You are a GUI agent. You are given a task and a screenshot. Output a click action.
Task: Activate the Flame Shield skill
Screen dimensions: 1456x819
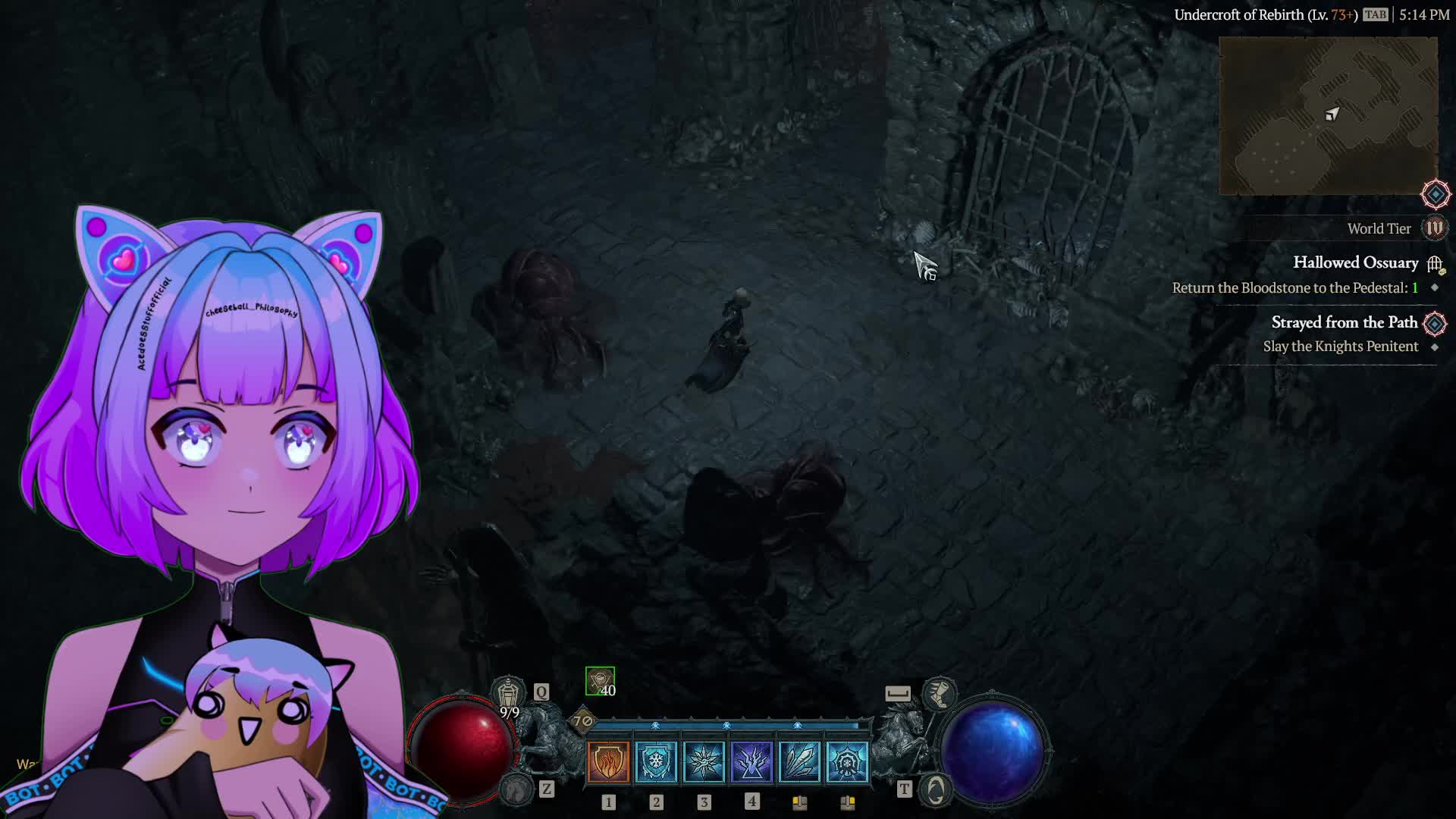[608, 761]
